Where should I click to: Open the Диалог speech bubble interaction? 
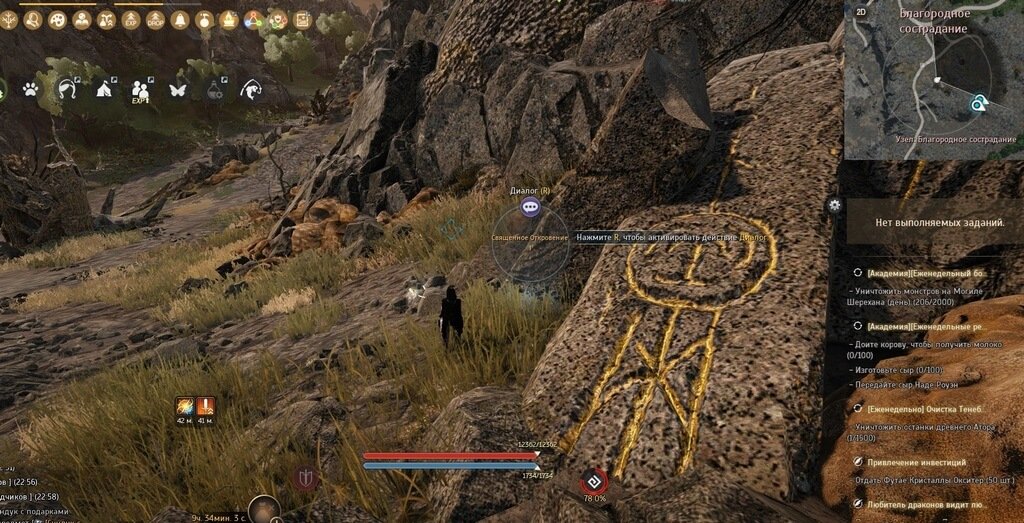pos(530,207)
